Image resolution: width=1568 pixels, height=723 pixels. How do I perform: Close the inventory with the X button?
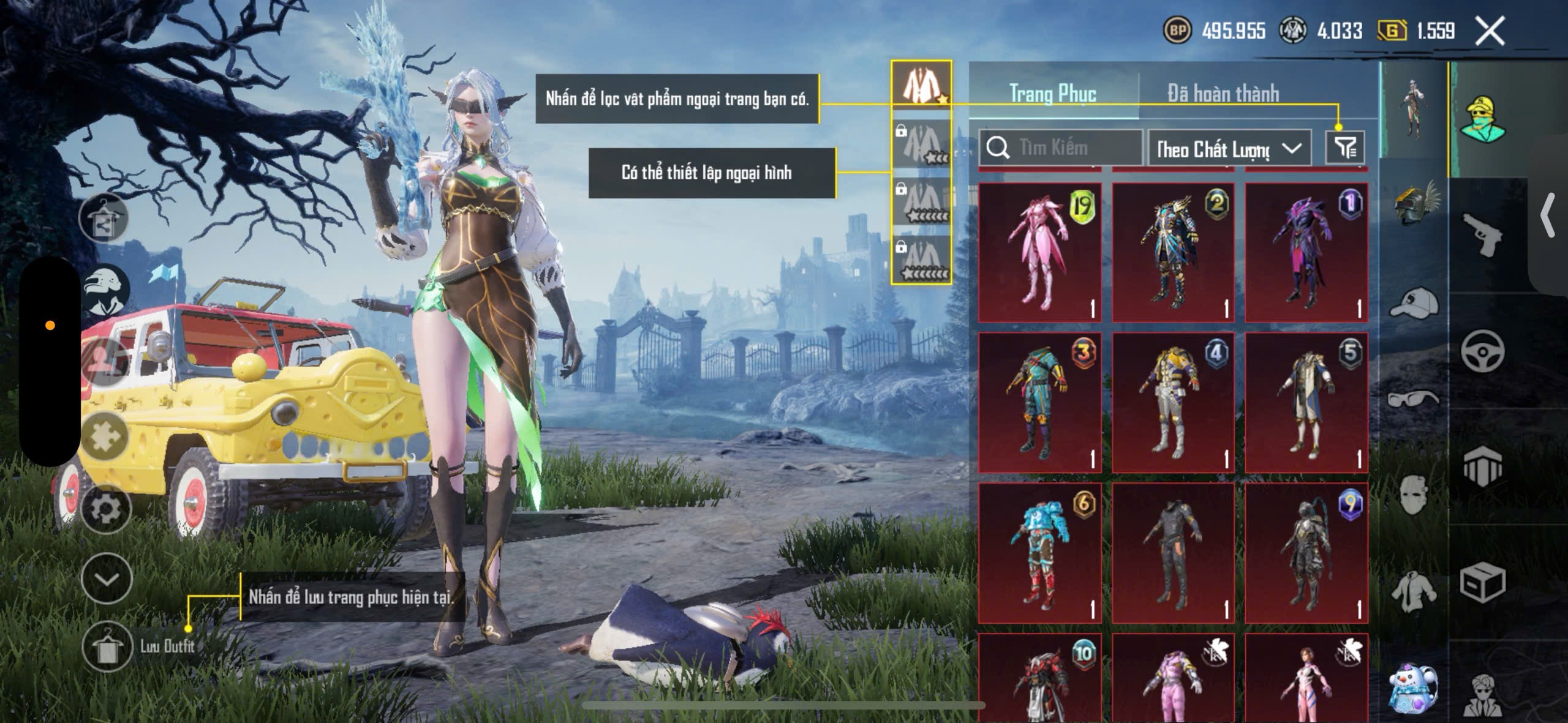1490,31
